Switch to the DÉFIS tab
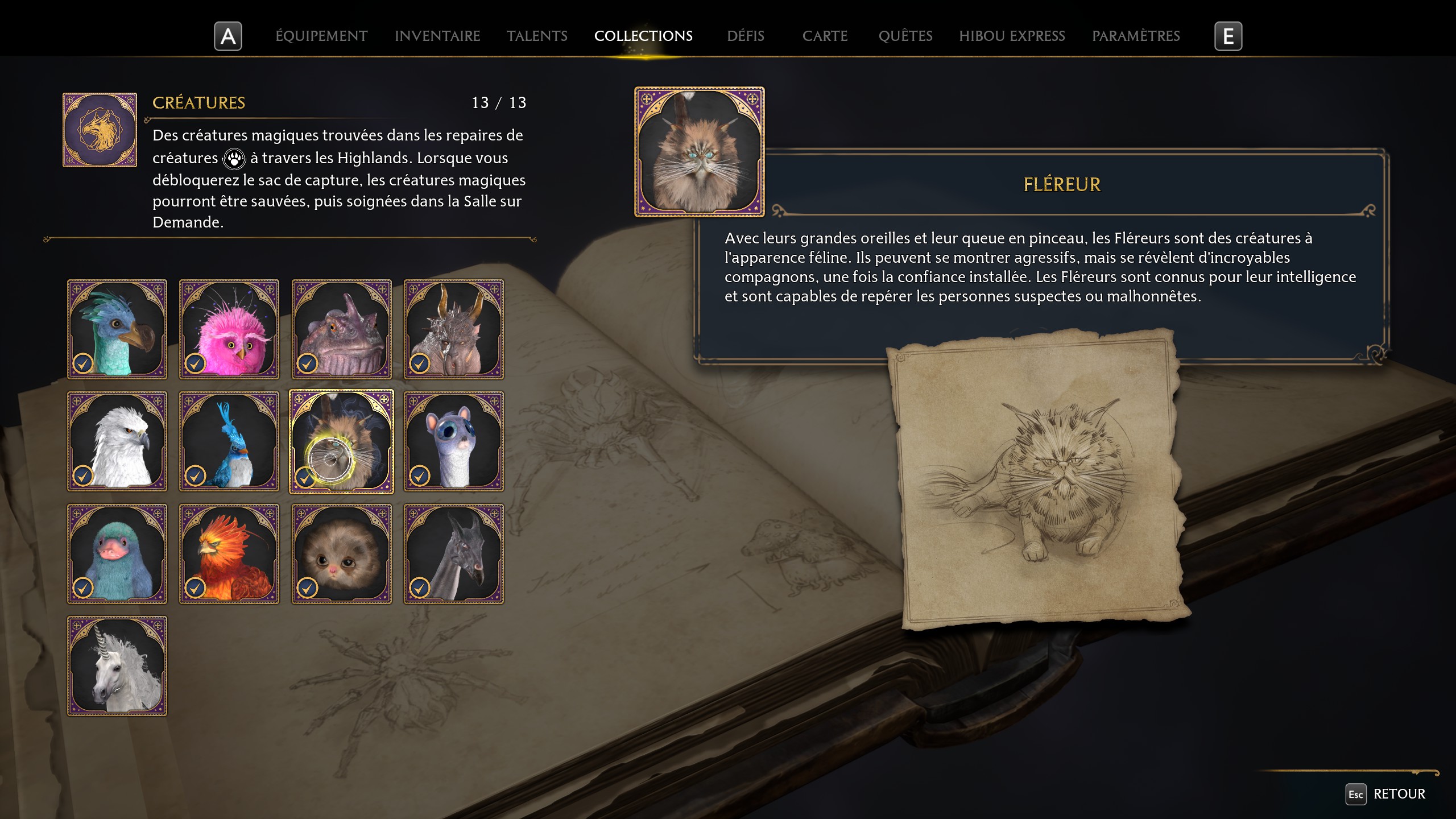Image resolution: width=1456 pixels, height=819 pixels. point(745,36)
